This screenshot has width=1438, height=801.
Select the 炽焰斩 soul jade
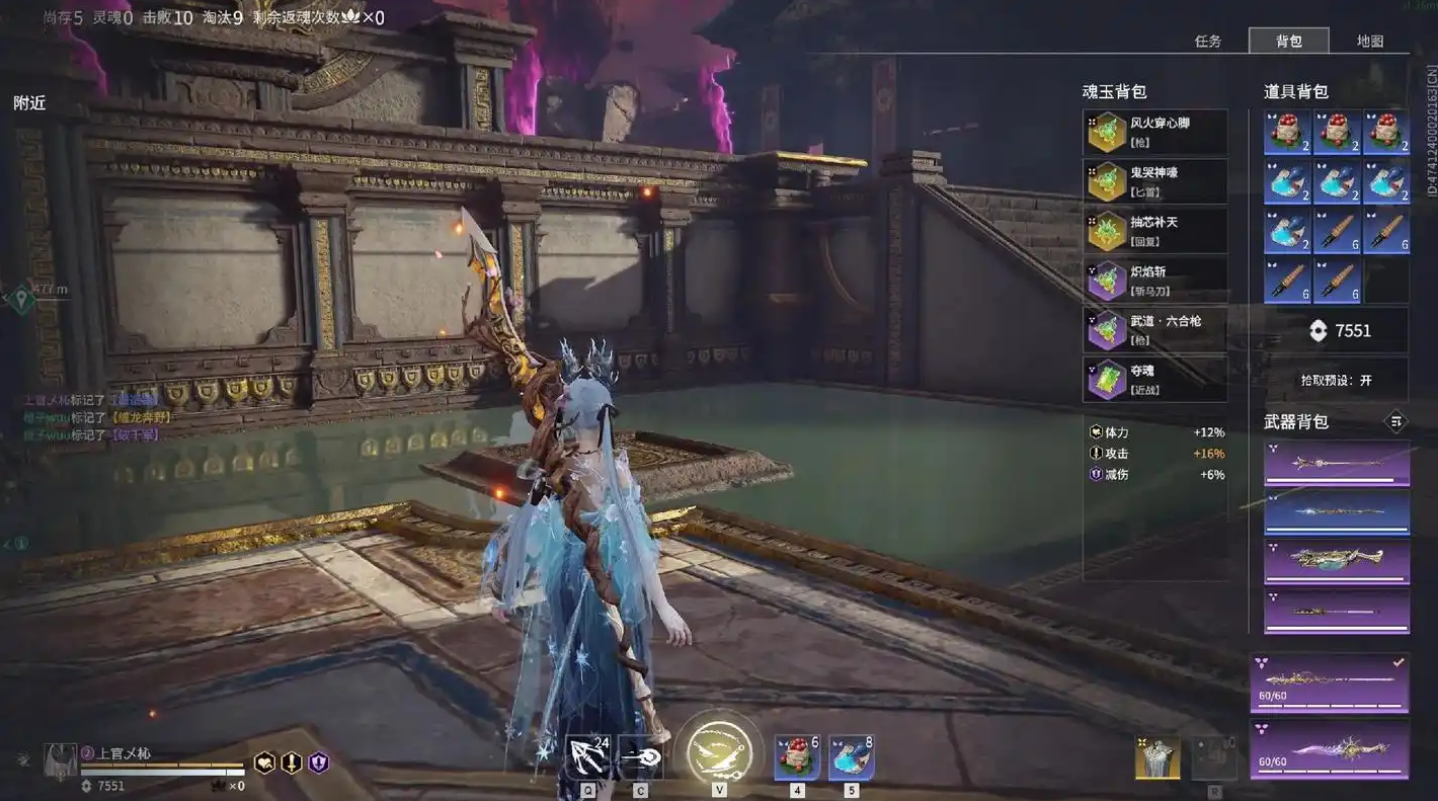pyautogui.click(x=1155, y=280)
